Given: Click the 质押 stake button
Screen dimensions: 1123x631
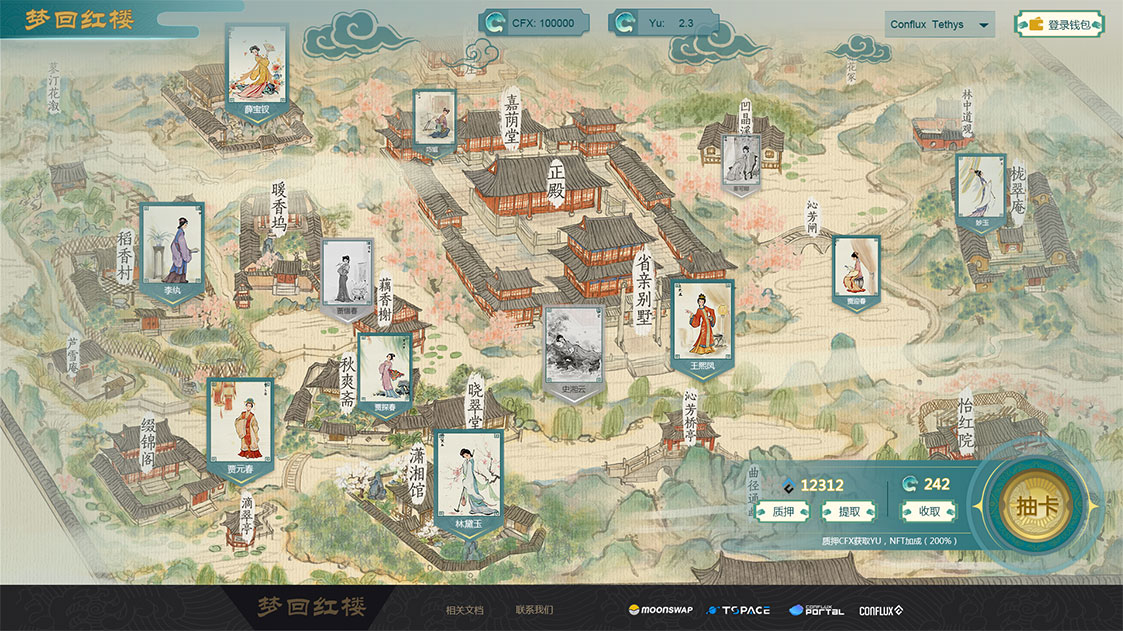Looking at the screenshot, I should click(x=783, y=511).
